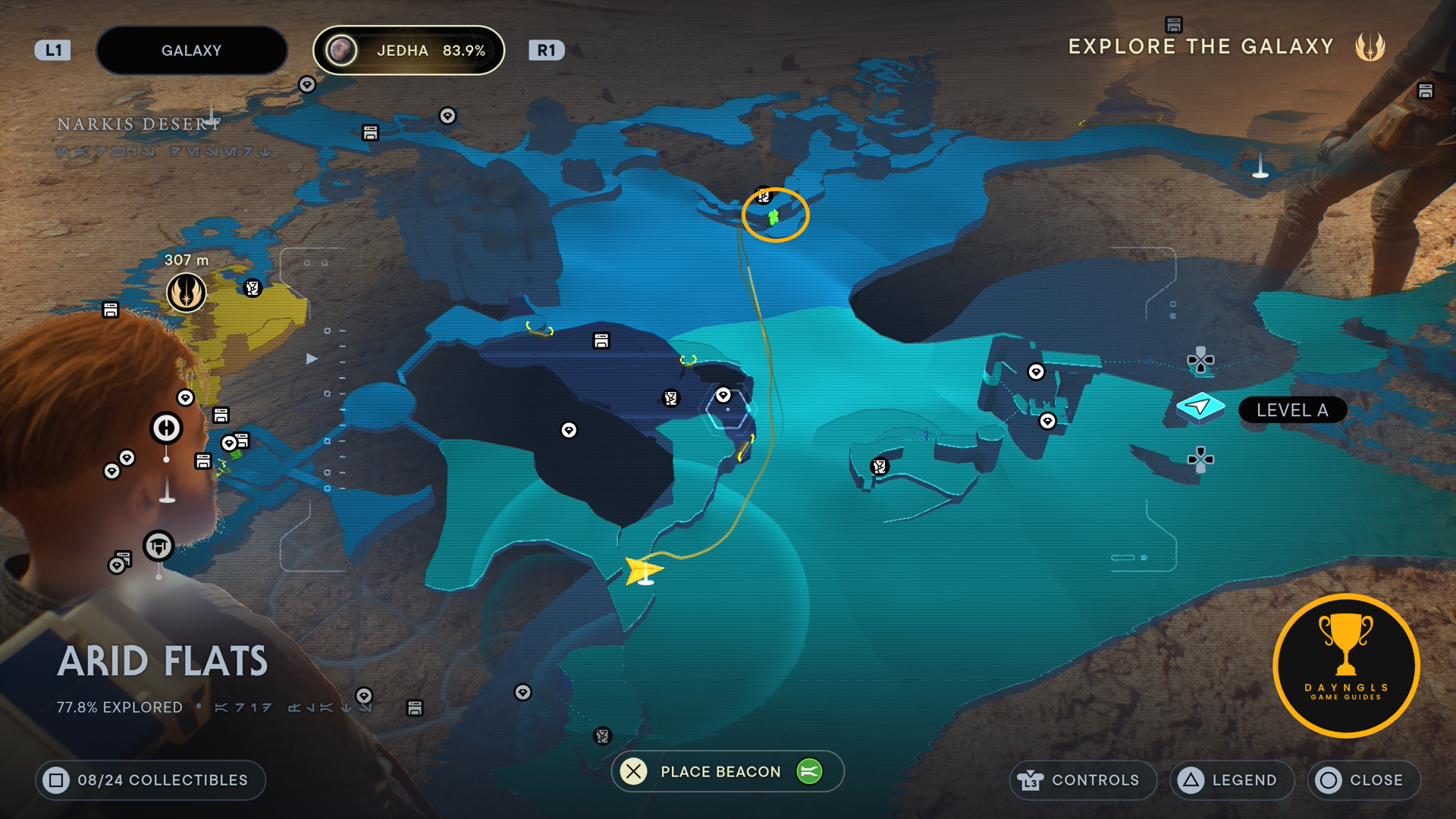Image resolution: width=1456 pixels, height=819 pixels.
Task: Select the 307 m objective marker
Action: click(x=186, y=292)
